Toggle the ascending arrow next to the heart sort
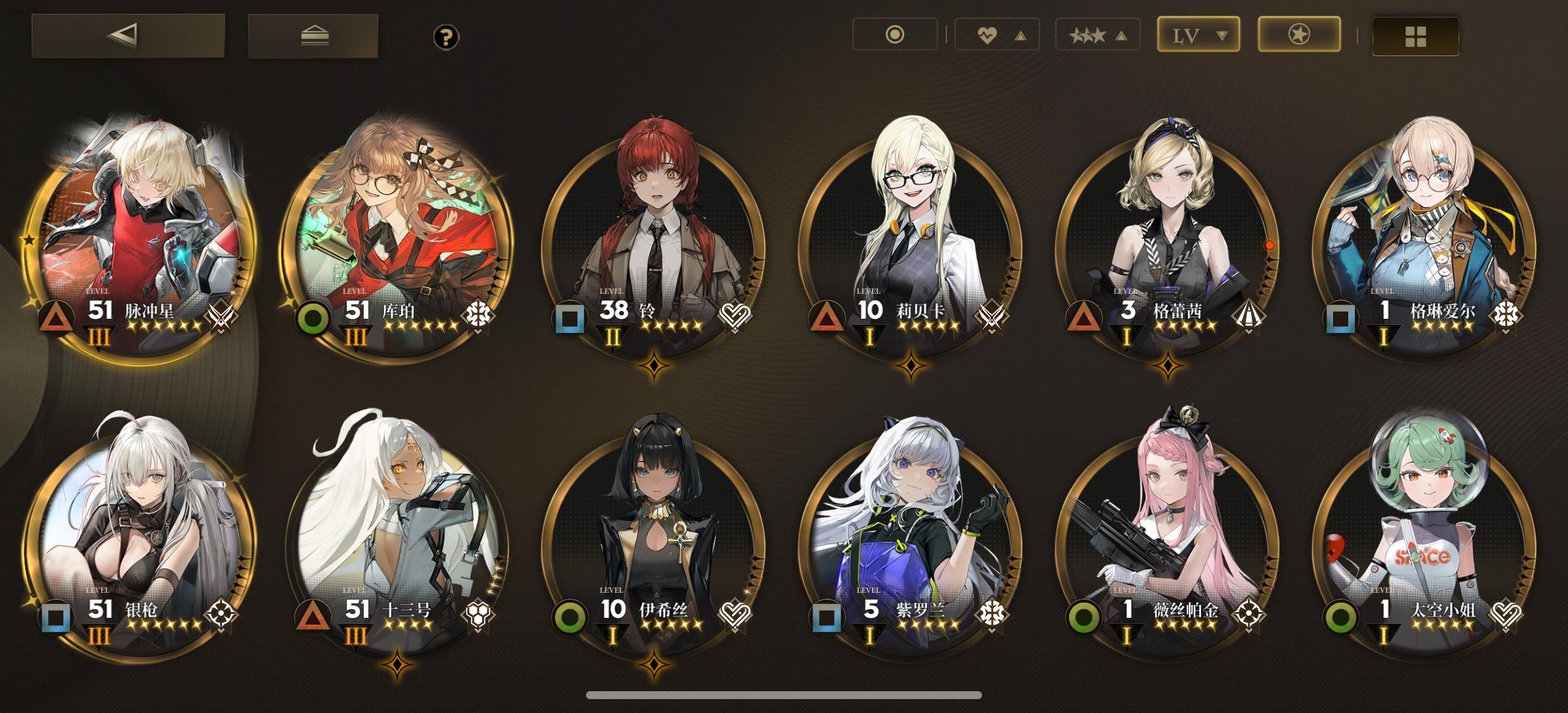 pos(1020,34)
